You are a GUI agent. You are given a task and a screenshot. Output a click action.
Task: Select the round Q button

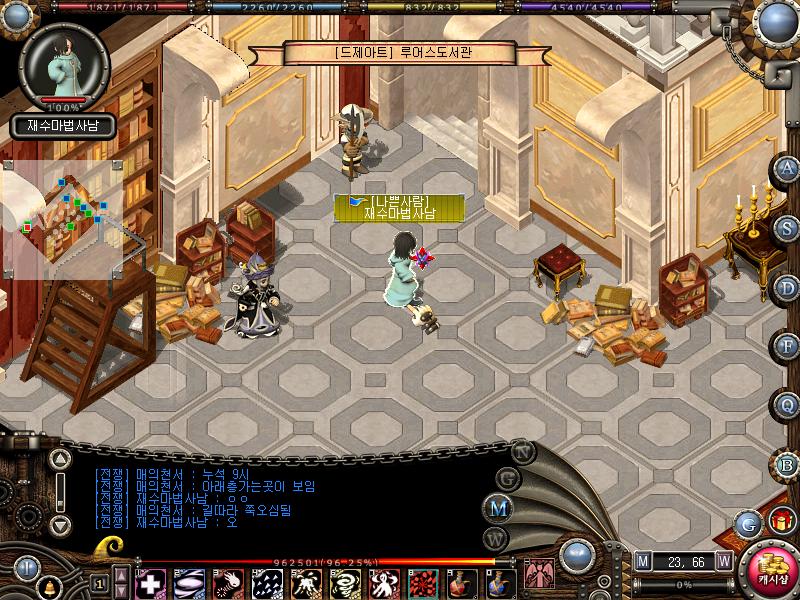point(788,405)
